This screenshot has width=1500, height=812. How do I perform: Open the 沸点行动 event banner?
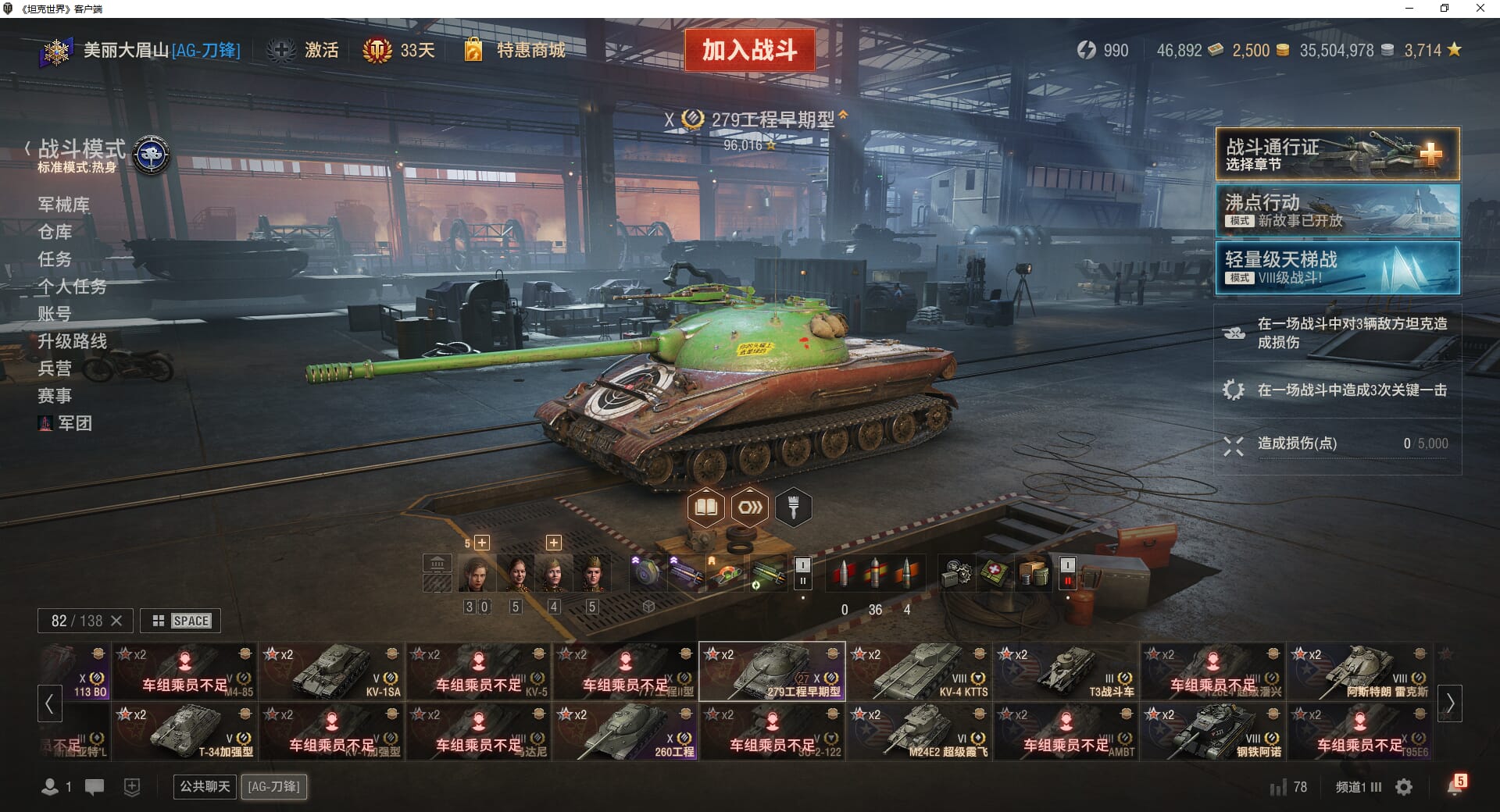1337,211
